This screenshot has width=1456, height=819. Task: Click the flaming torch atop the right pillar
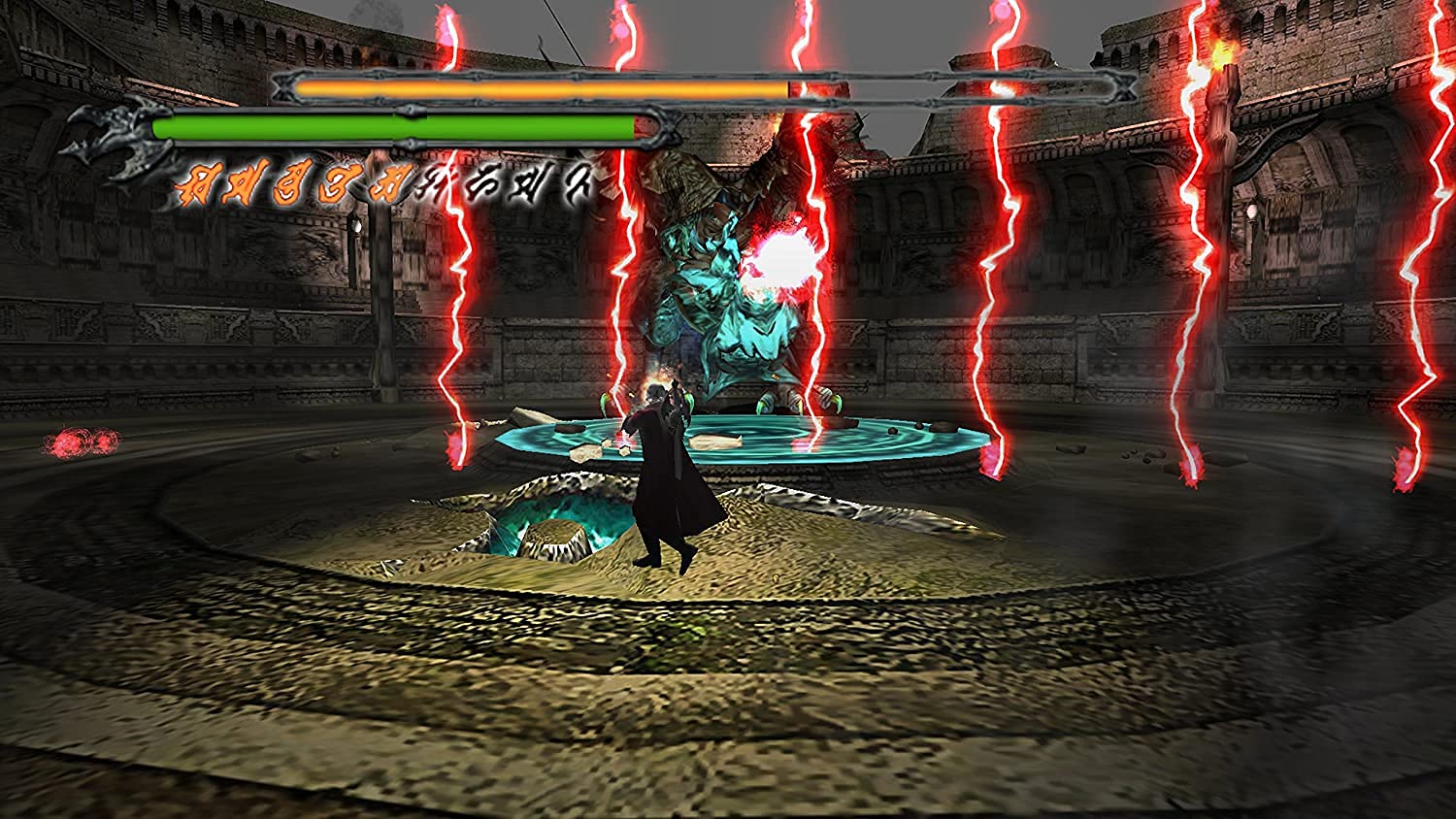pyautogui.click(x=1220, y=53)
